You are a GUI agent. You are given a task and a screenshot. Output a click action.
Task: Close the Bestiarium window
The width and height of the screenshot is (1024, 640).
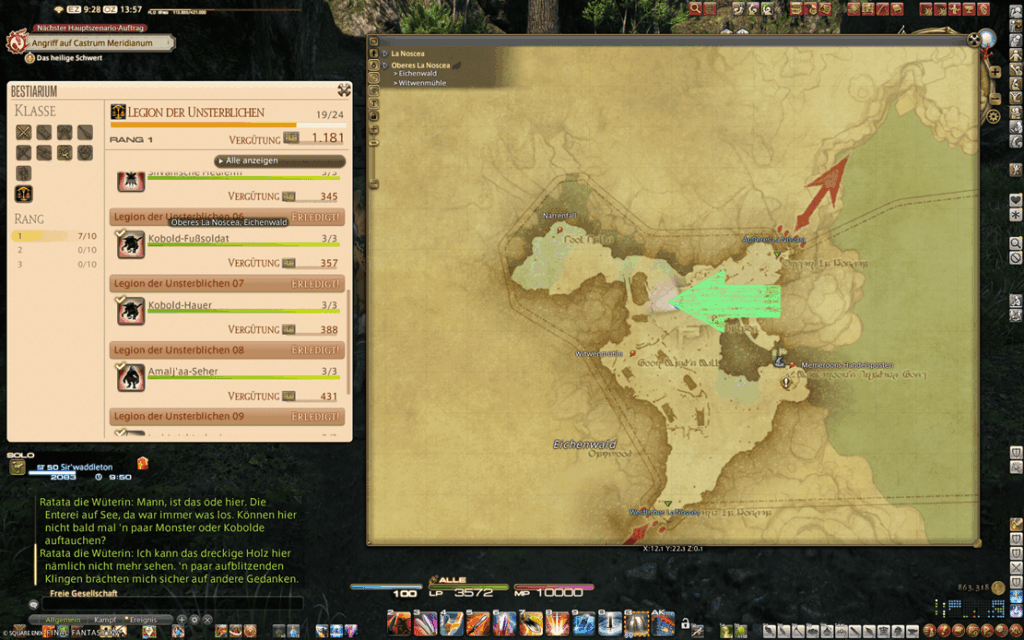pyautogui.click(x=344, y=90)
